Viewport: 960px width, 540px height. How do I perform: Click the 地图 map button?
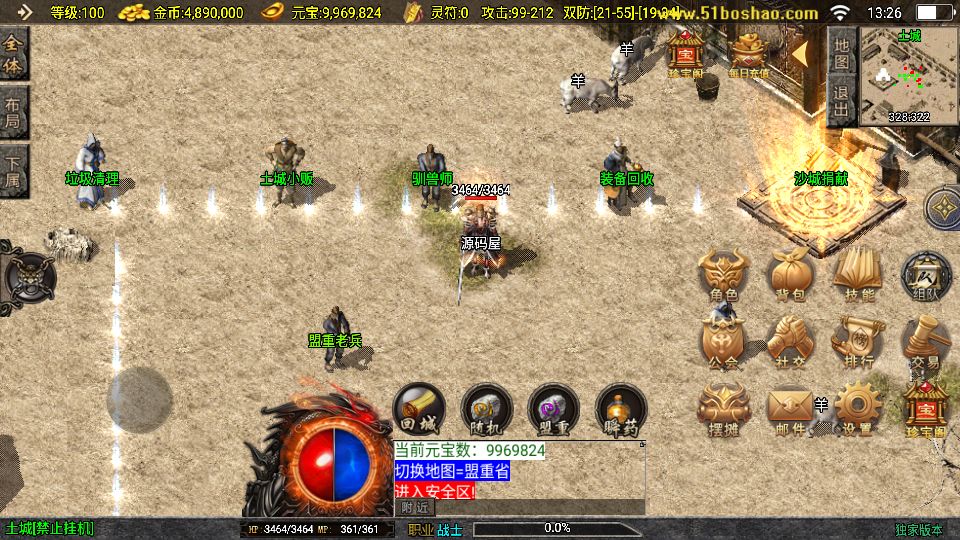842,52
